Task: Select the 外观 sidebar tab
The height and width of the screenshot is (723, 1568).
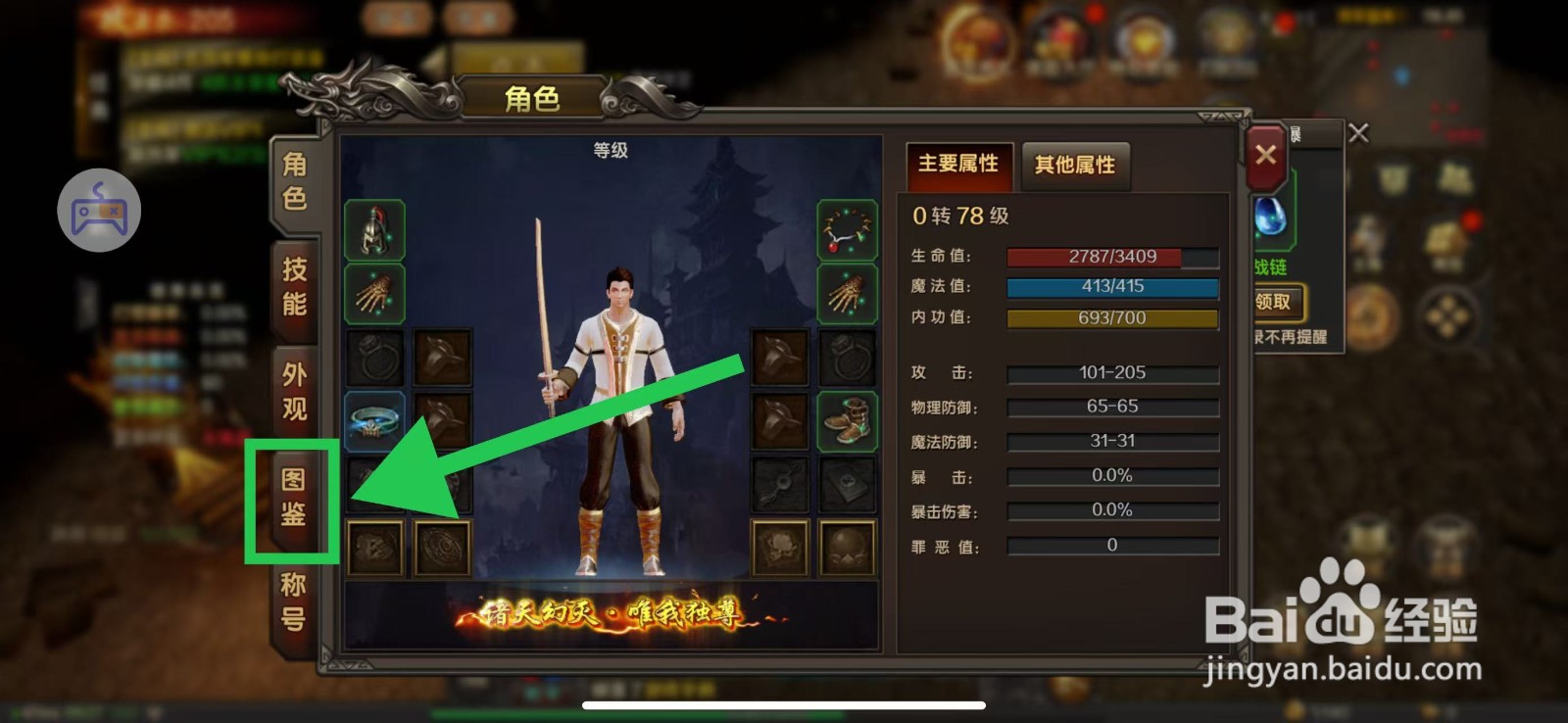Action: (294, 387)
